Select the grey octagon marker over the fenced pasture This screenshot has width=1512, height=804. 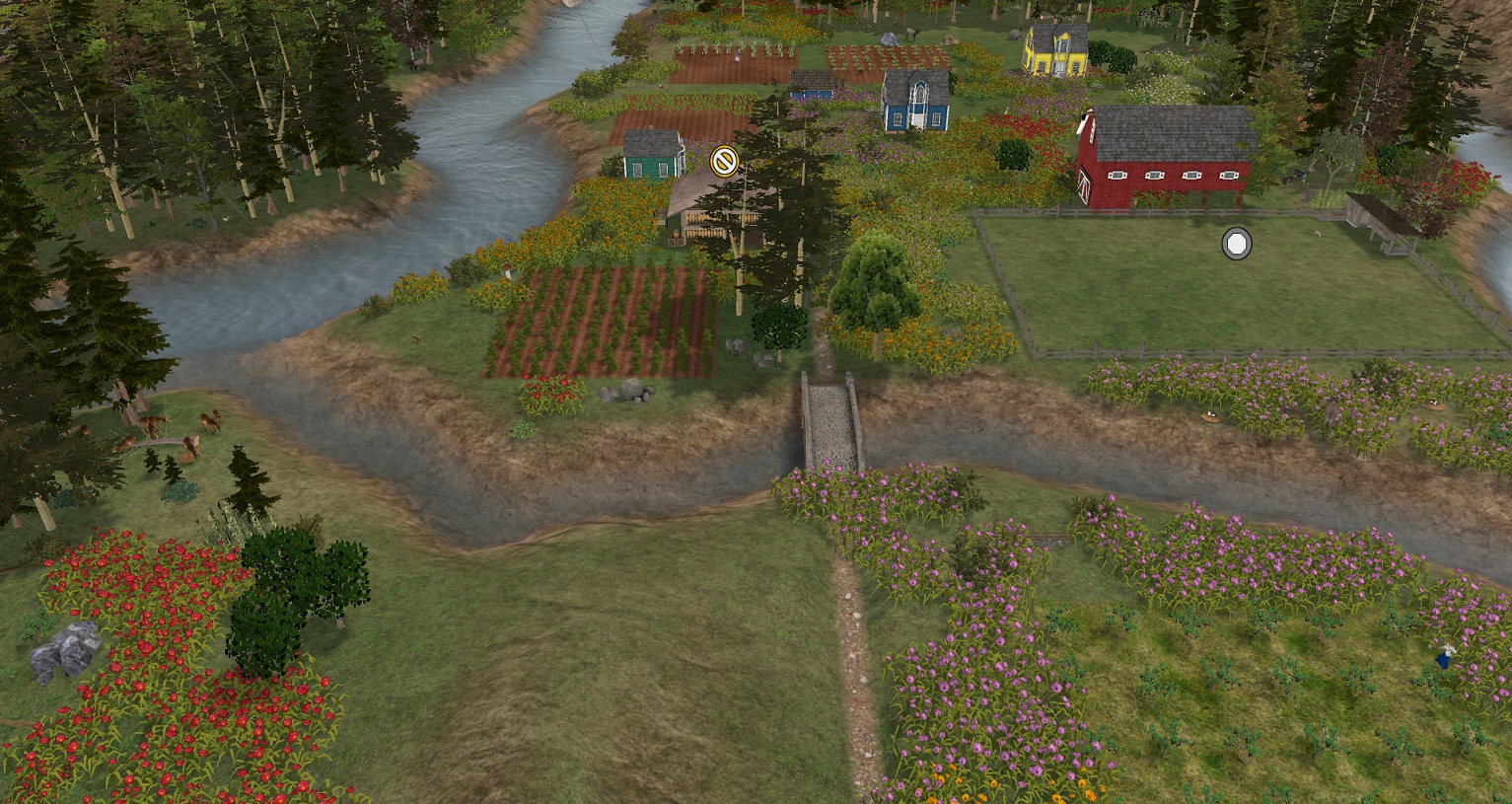point(1236,244)
